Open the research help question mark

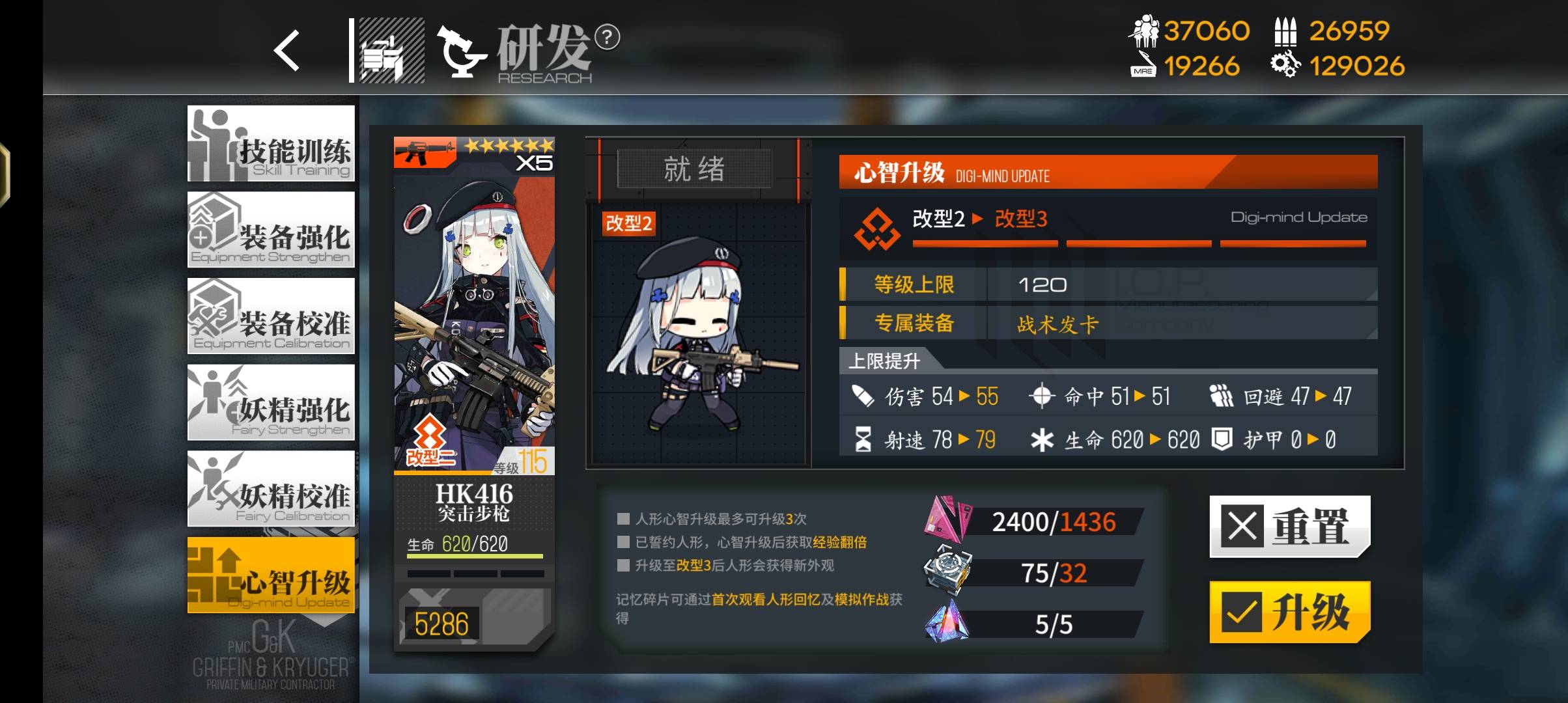click(608, 37)
